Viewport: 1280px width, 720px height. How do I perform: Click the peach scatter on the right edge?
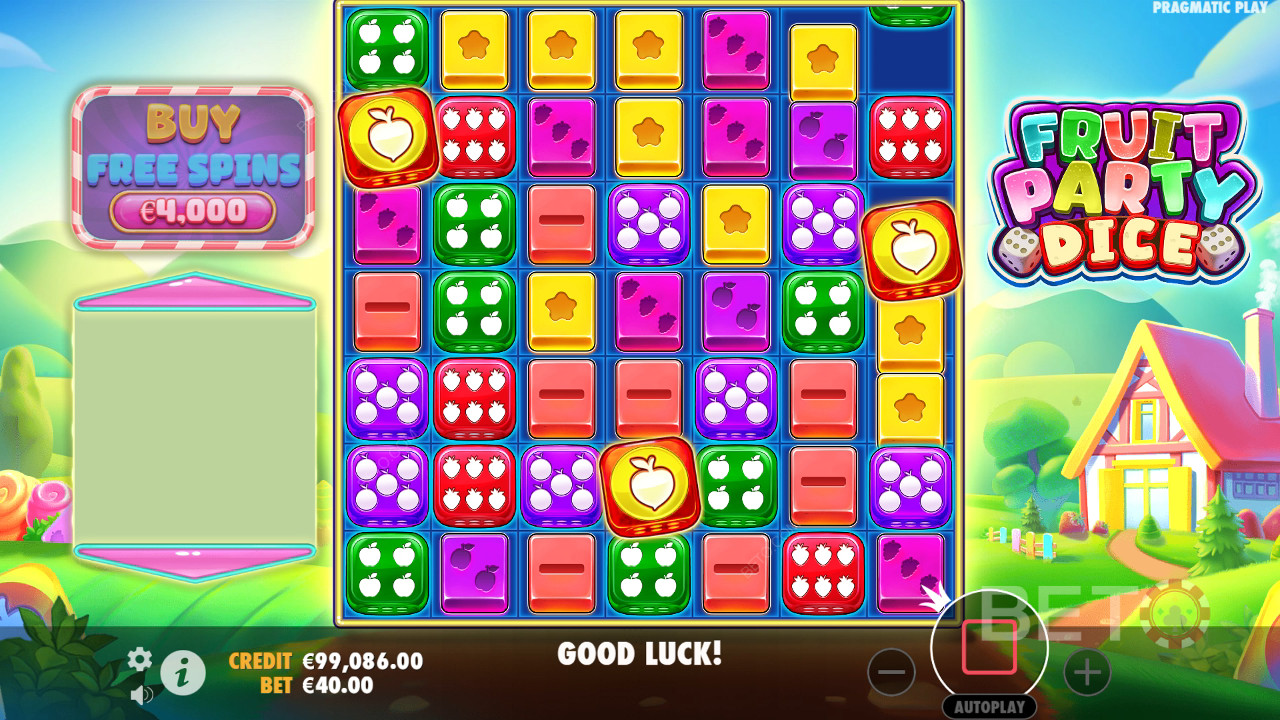911,249
